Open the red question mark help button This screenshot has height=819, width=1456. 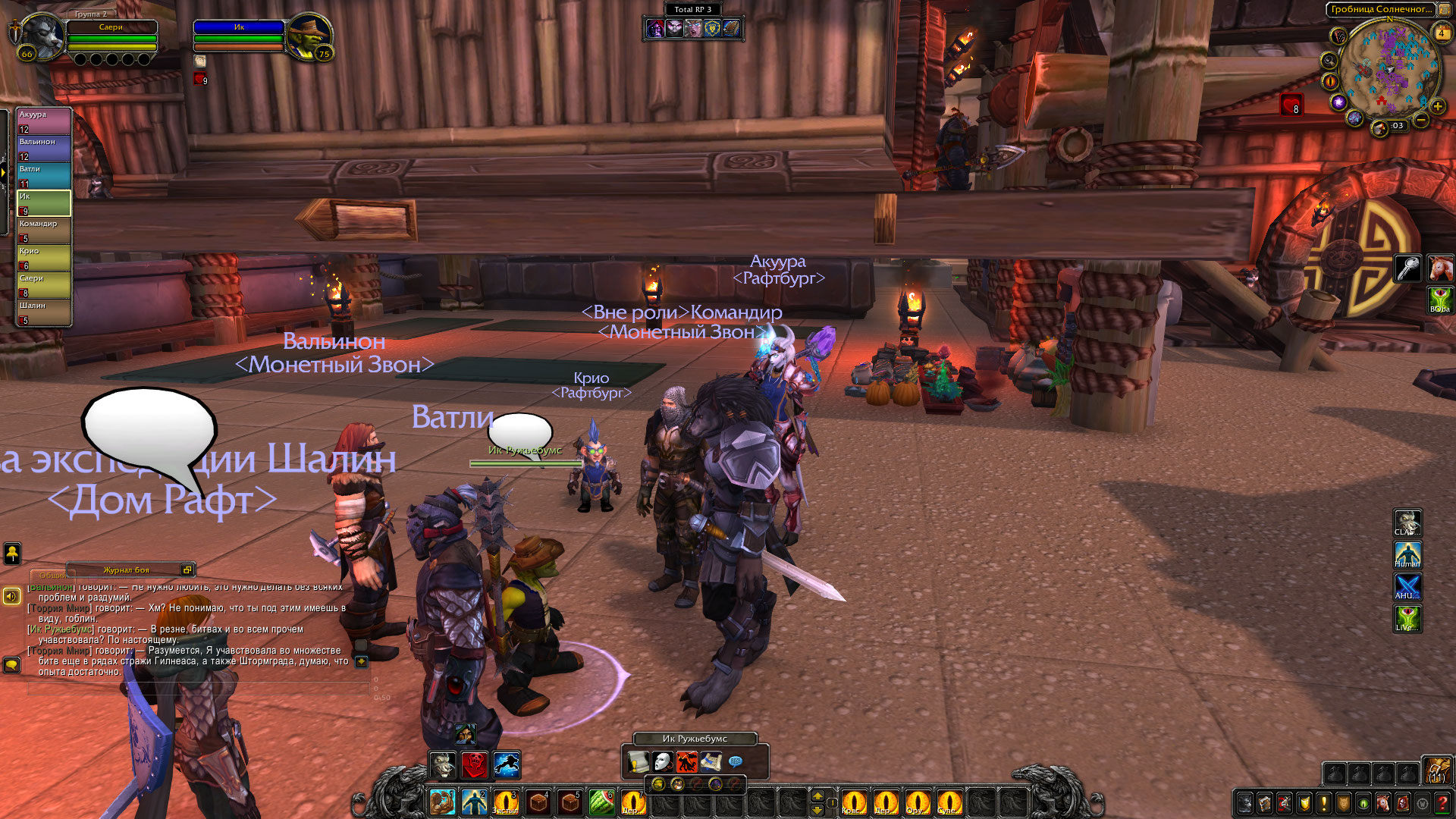tap(1442, 802)
